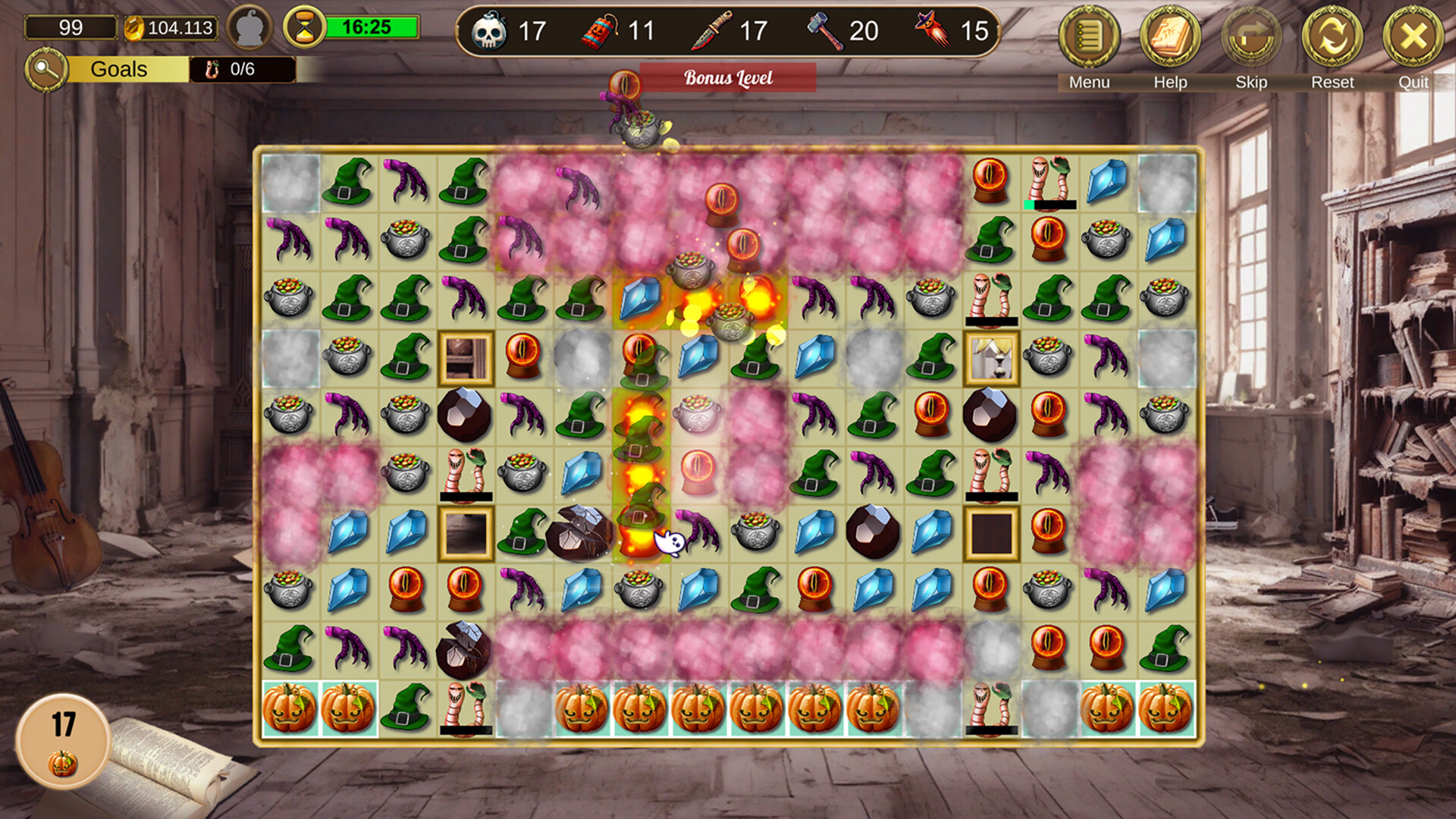This screenshot has height=819, width=1456.
Task: Activate the skull bomb power-up
Action: (x=489, y=32)
